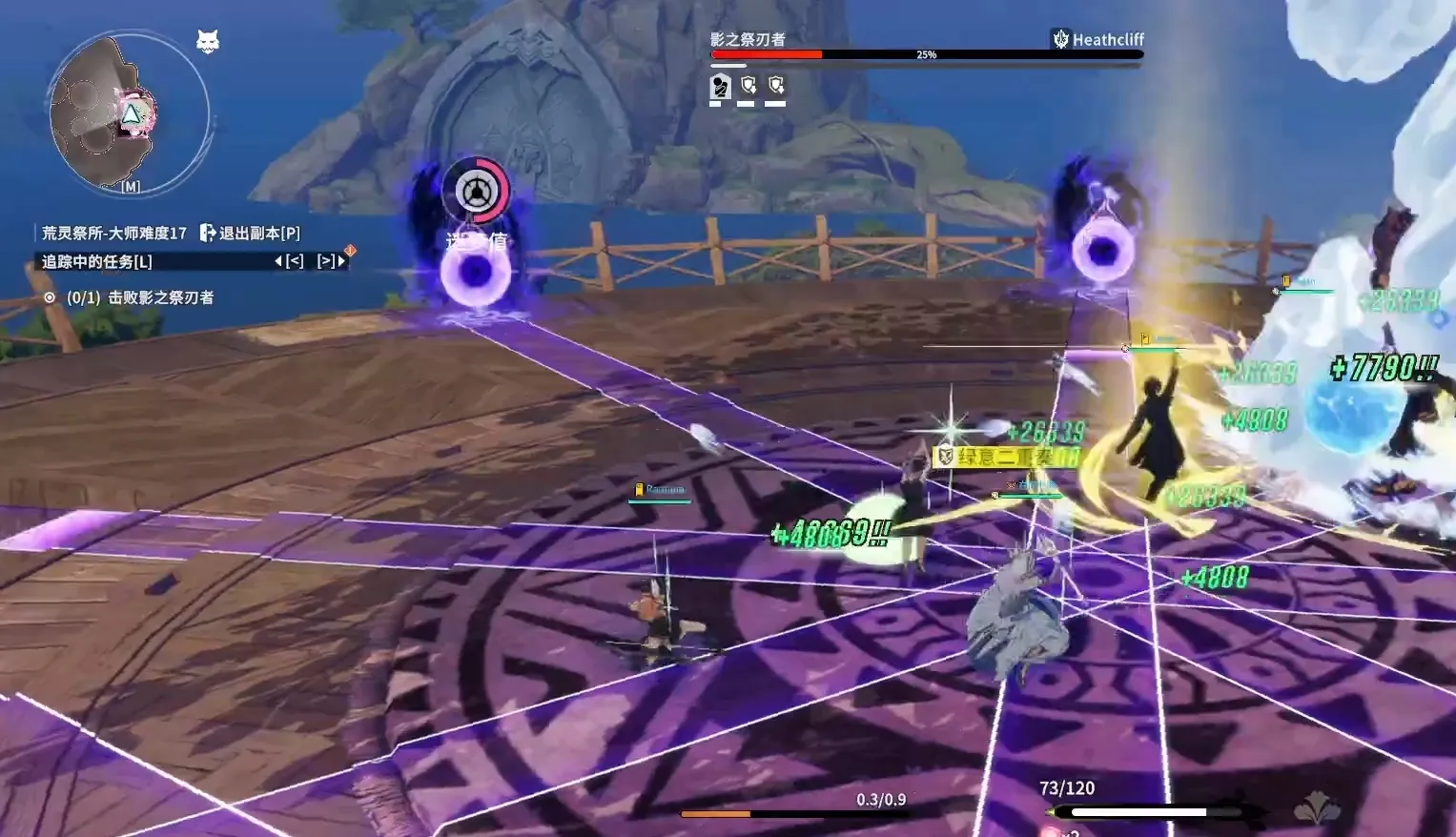Click the cat face icon beside minimap
Screen dimensions: 1456x837
tap(208, 41)
